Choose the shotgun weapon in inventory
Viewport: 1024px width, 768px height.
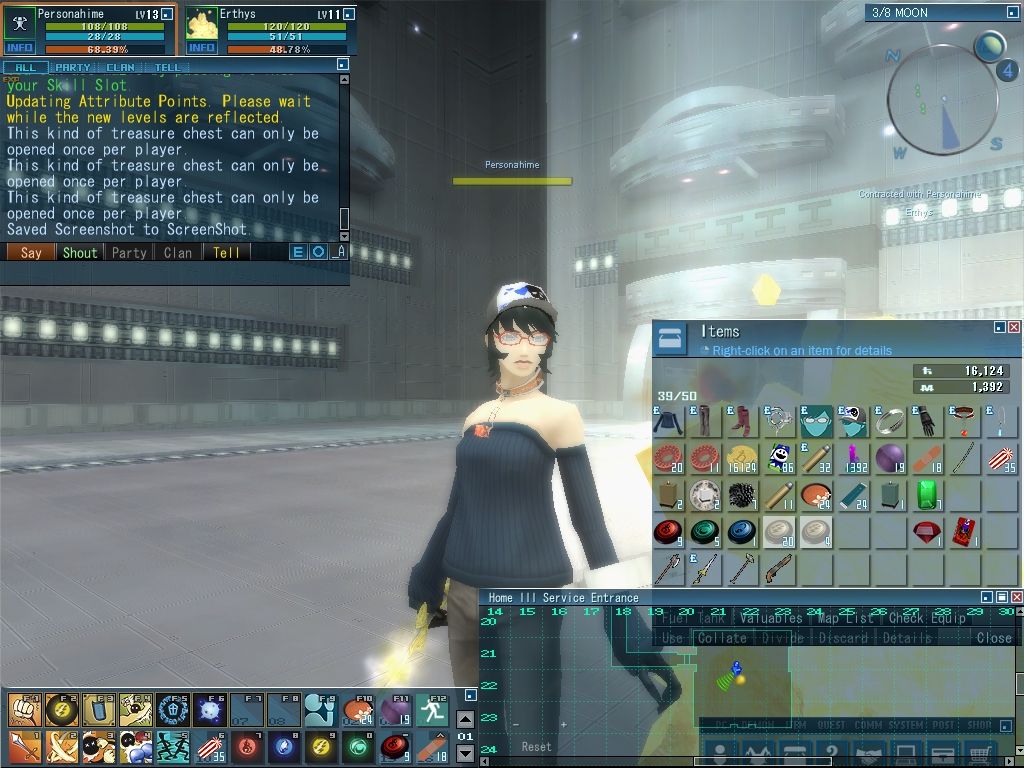tap(779, 568)
